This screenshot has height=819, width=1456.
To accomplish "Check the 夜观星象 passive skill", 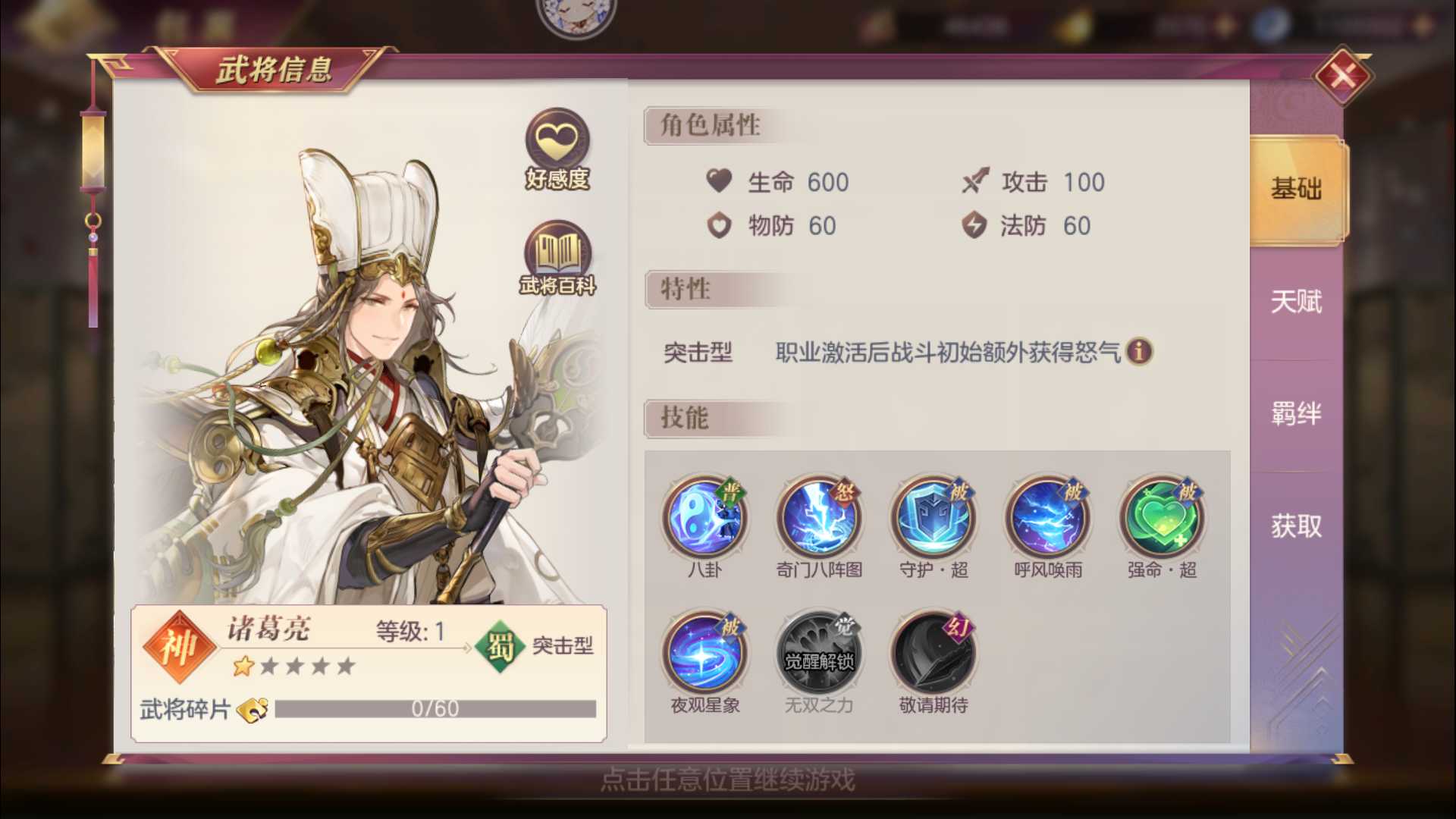I will click(x=705, y=651).
